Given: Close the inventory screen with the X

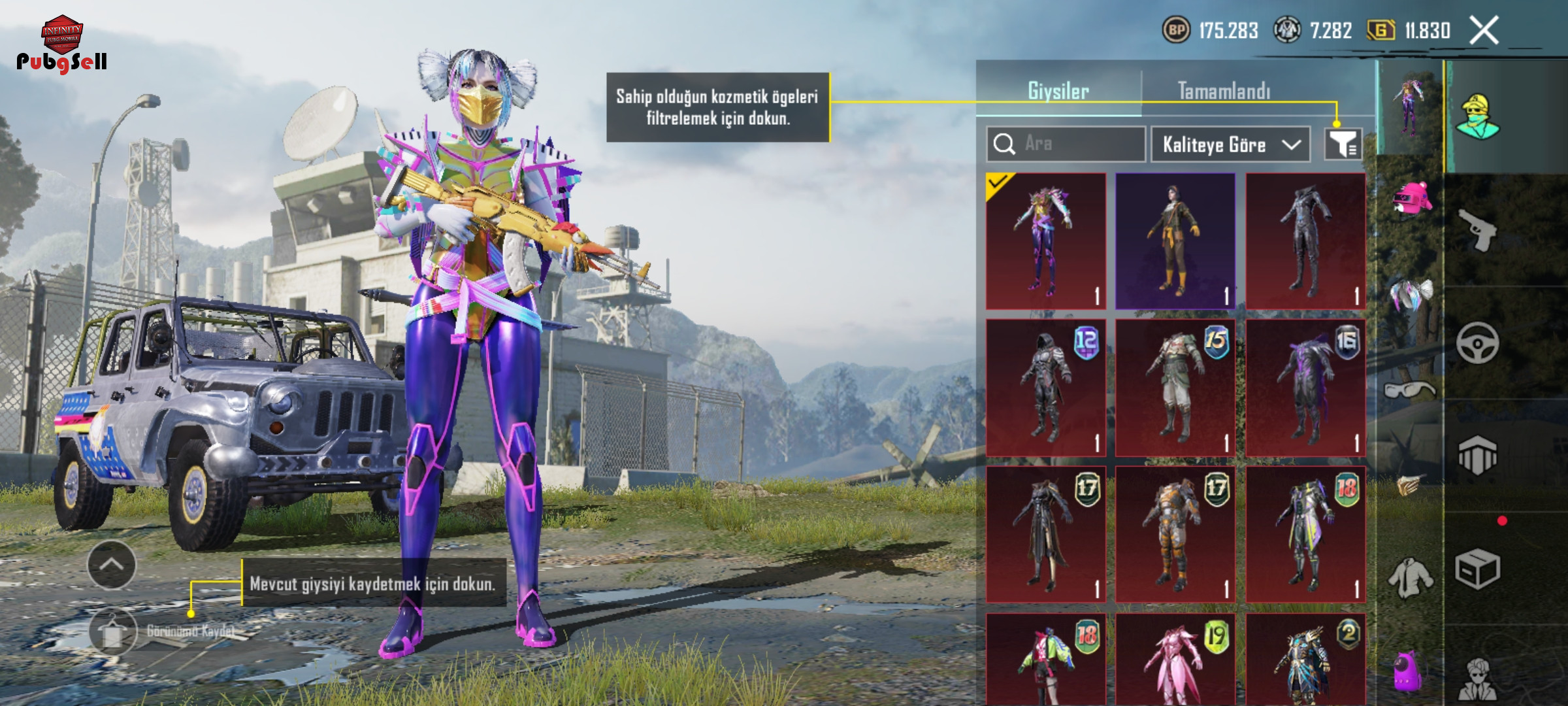Looking at the screenshot, I should (x=1484, y=31).
